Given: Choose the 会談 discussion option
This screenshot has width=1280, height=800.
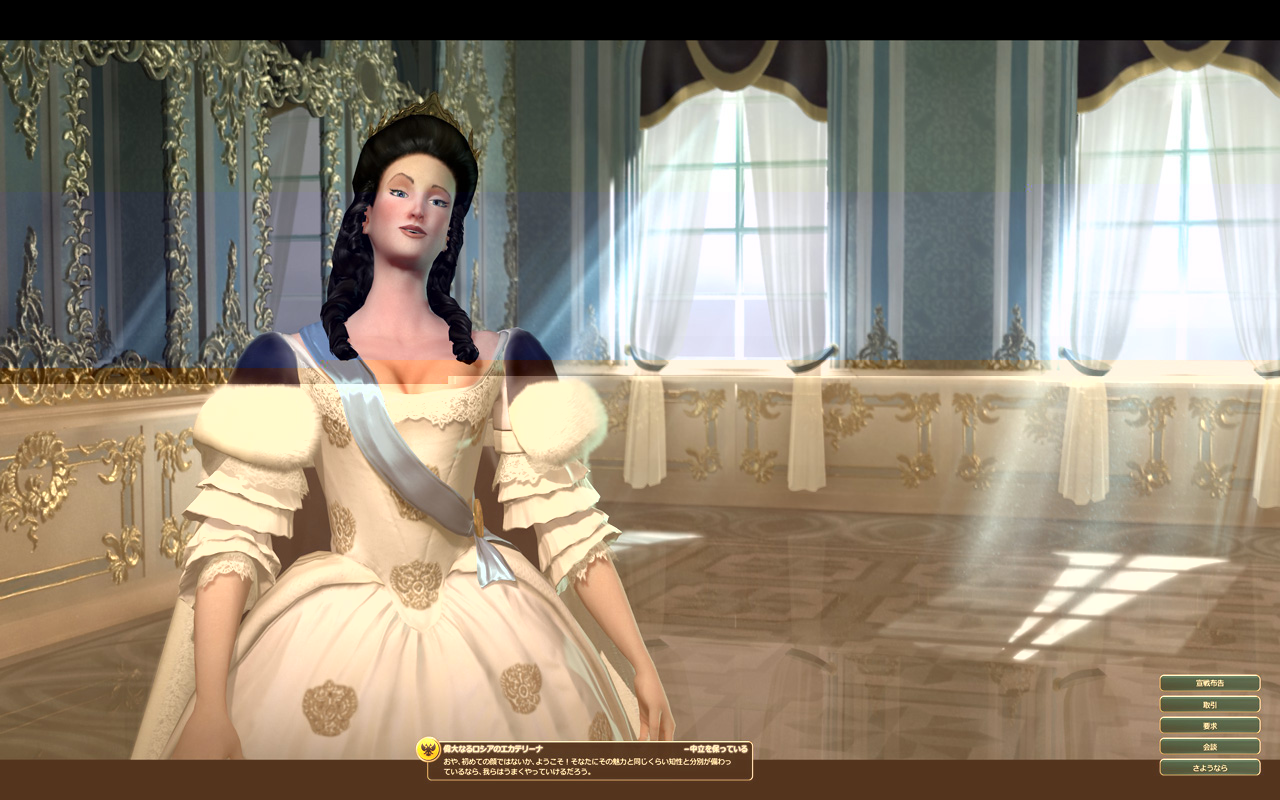Looking at the screenshot, I should 1209,746.
